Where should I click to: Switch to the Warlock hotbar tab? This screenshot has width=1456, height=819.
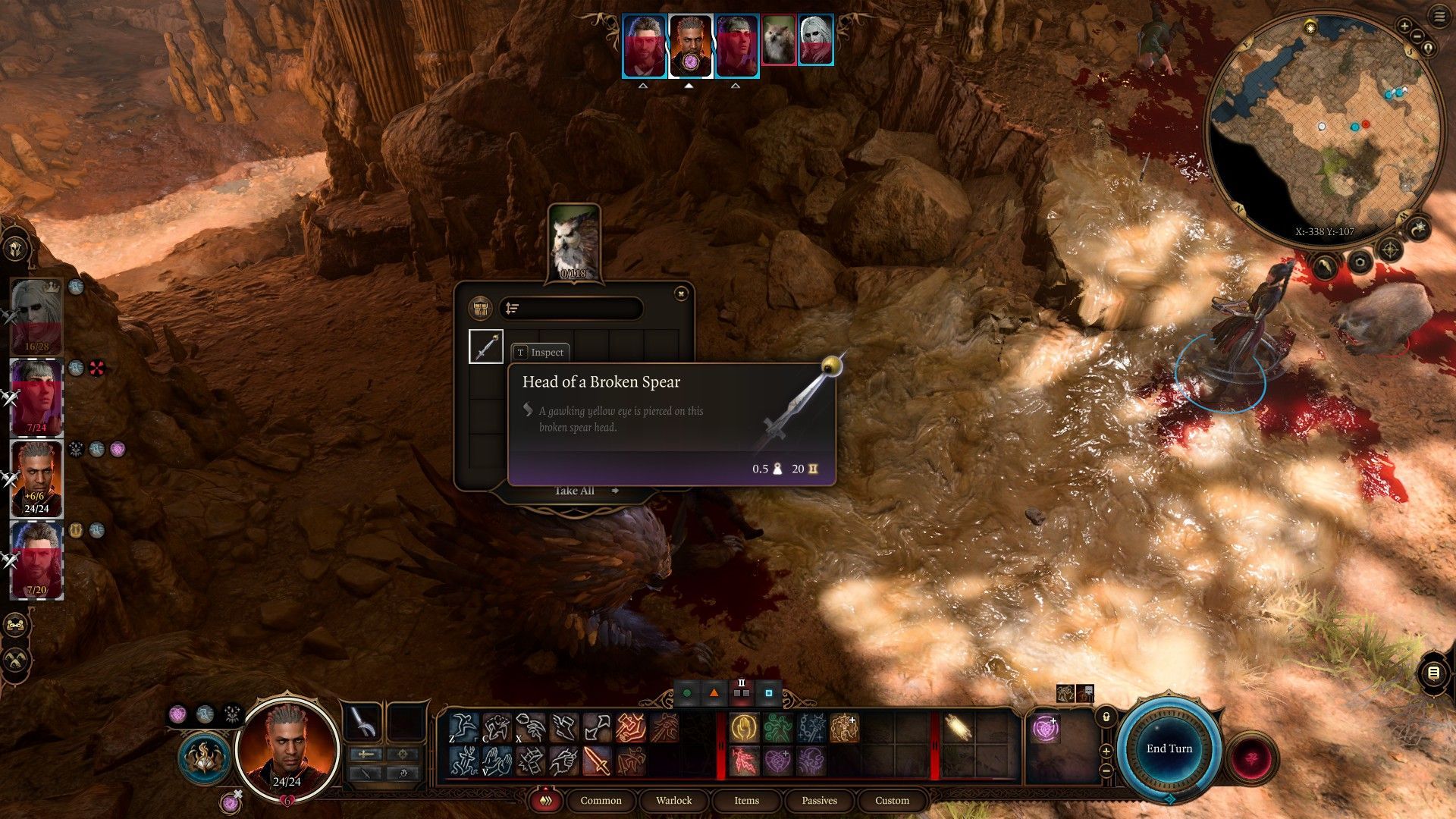pyautogui.click(x=673, y=800)
